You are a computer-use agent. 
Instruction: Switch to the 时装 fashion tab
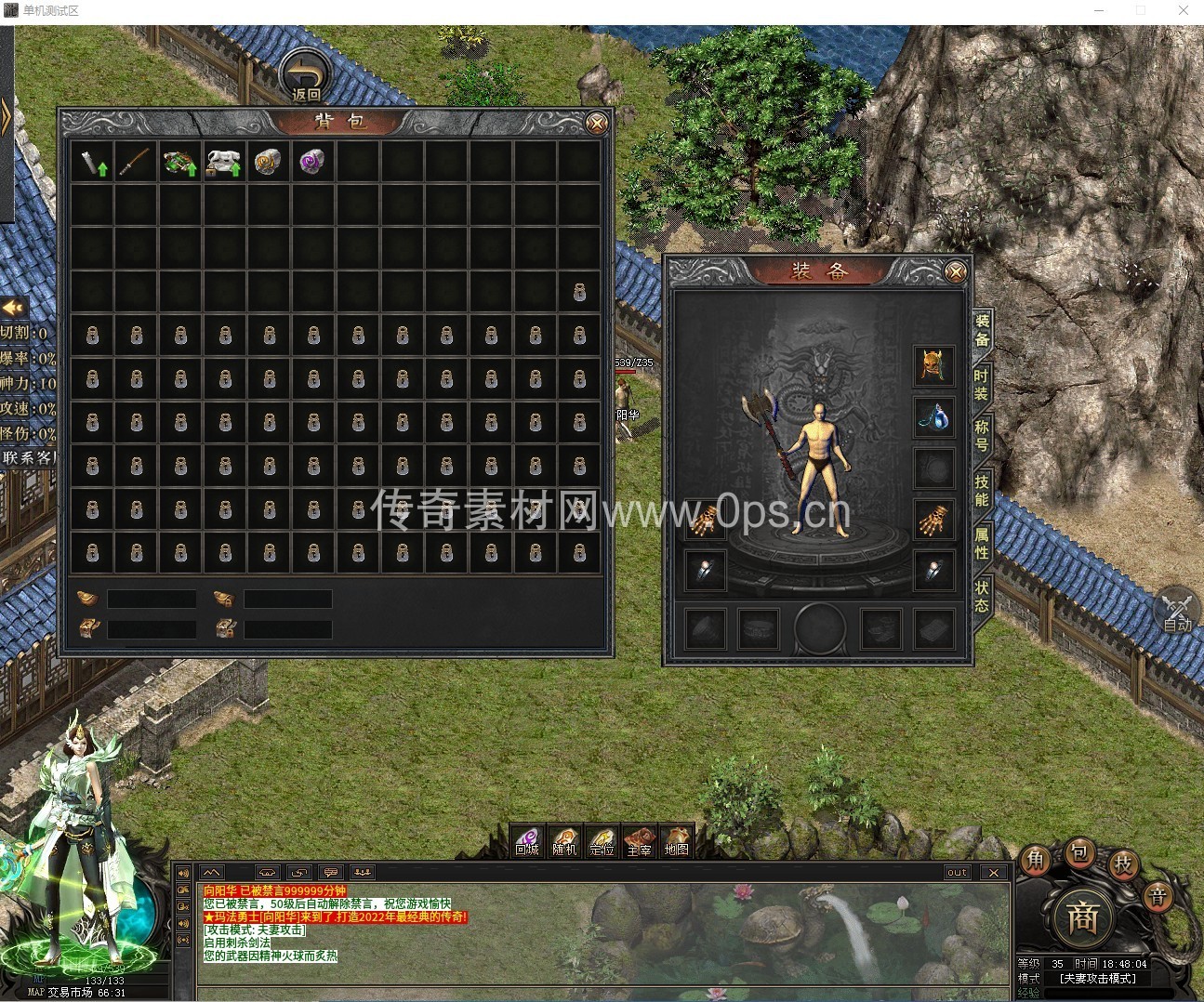(x=982, y=385)
